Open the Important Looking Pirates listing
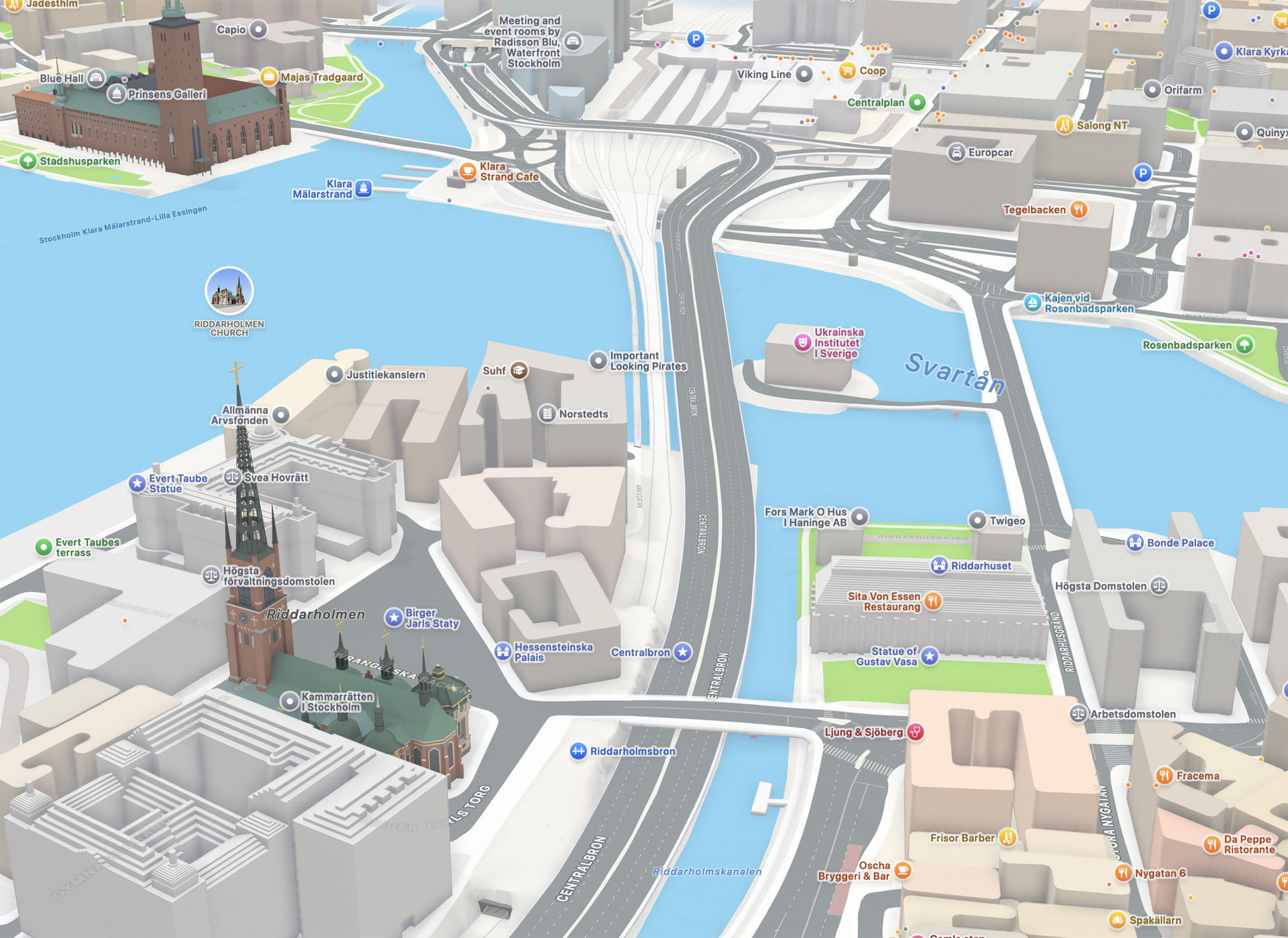1288x938 pixels. pyautogui.click(x=600, y=361)
